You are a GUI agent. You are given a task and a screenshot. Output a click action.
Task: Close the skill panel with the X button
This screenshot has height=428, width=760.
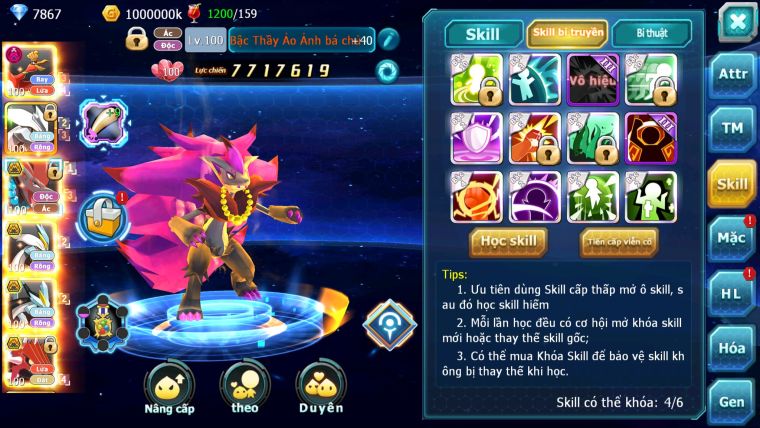point(736,21)
